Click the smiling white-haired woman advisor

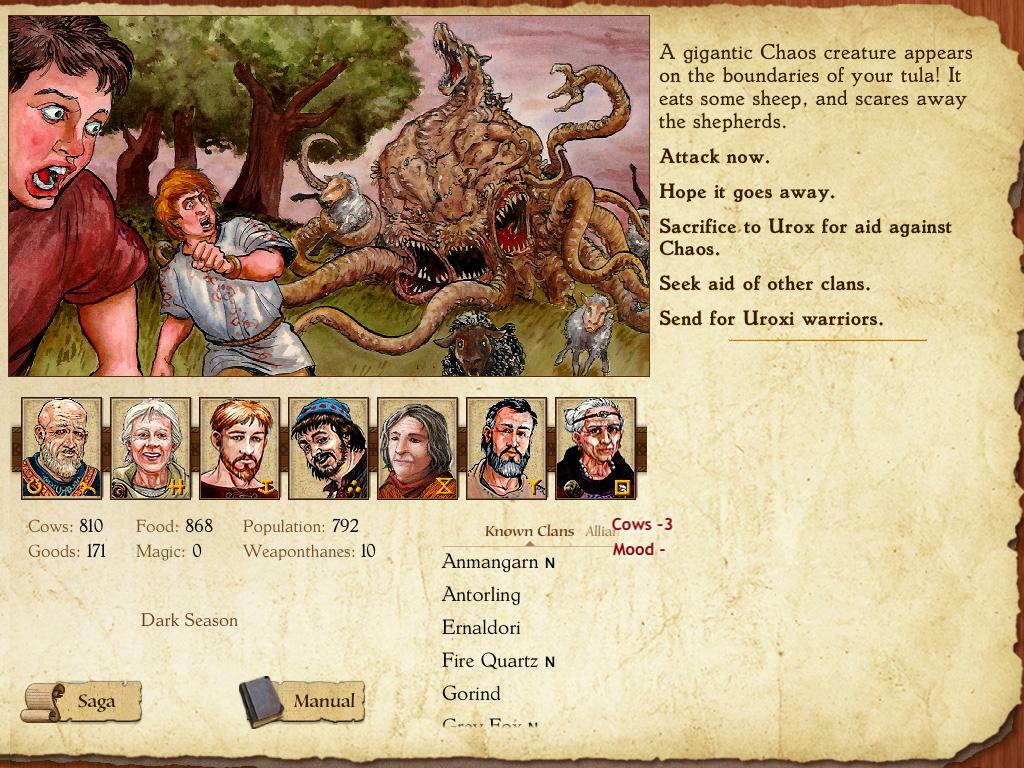coord(150,448)
